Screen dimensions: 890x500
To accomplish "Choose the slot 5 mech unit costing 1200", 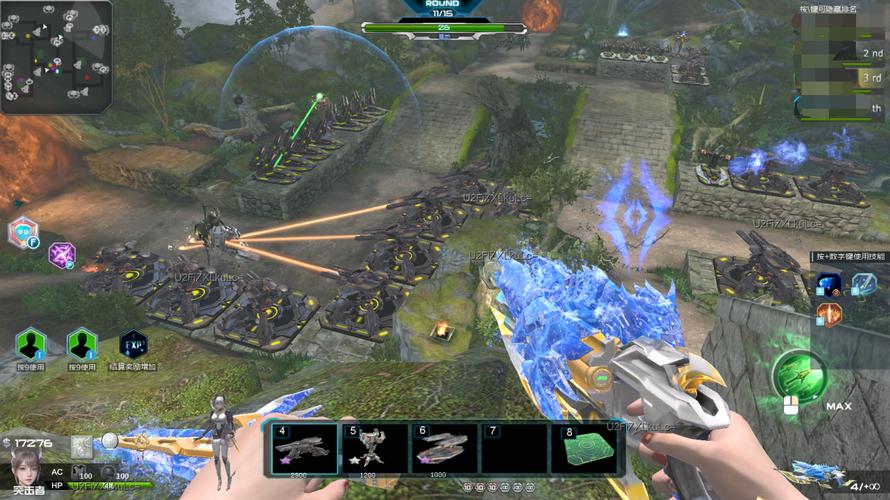I will click(374, 447).
